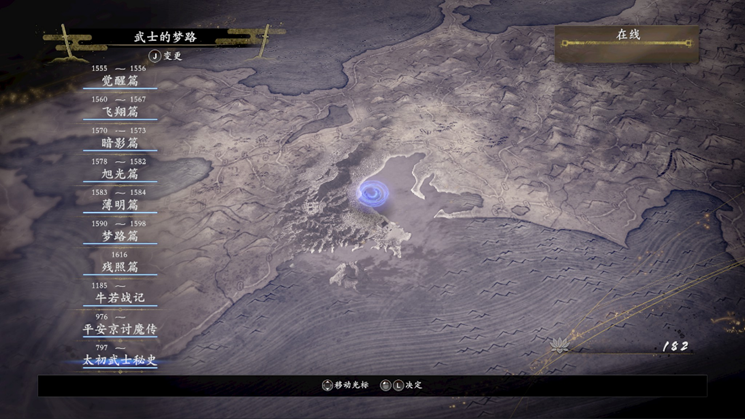Open the 太初武士秘史 chapter
Screen dimensions: 745x419
120,360
